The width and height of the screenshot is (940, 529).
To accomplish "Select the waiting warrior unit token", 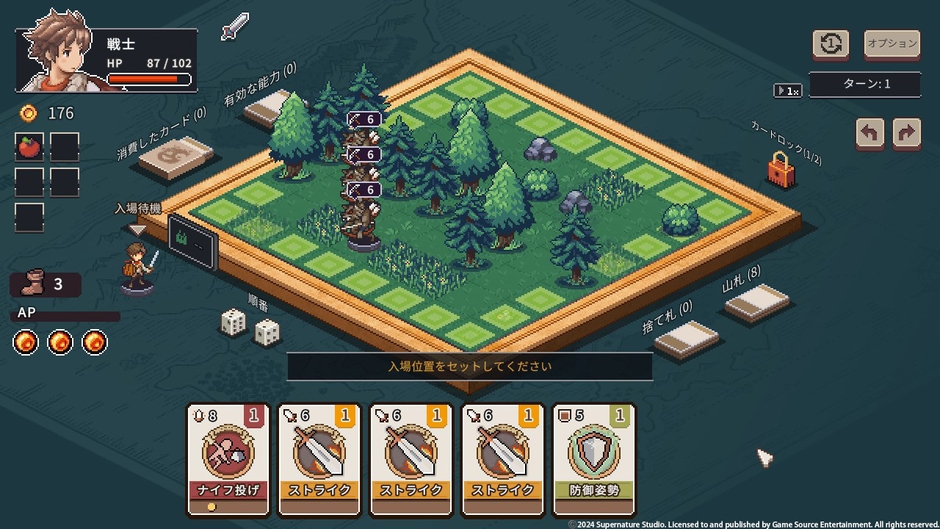I will tap(138, 269).
